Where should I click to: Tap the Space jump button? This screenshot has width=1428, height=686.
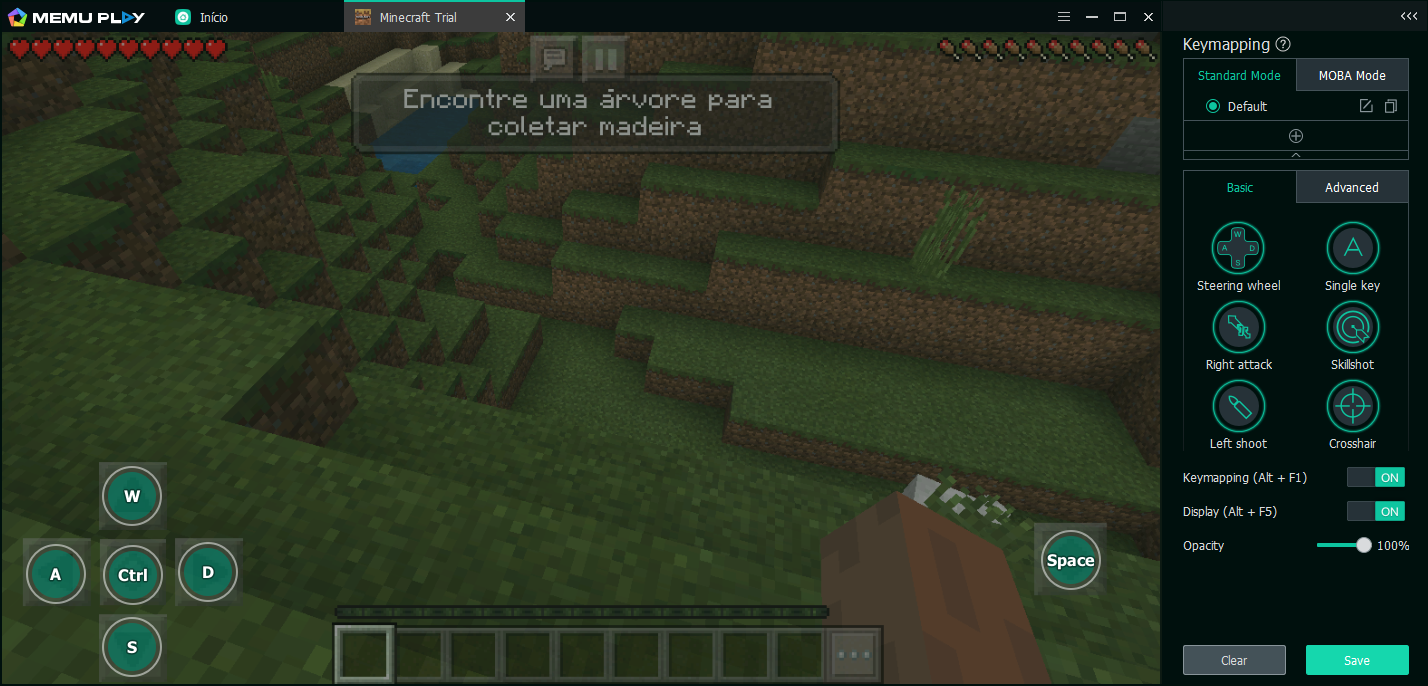pos(1070,560)
